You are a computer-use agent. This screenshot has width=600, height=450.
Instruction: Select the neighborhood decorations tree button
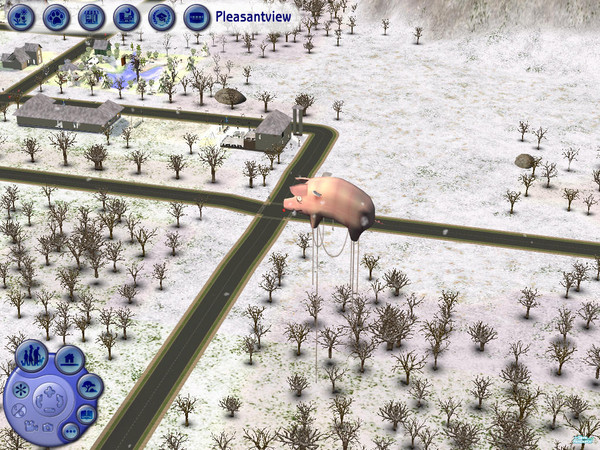pos(90,387)
